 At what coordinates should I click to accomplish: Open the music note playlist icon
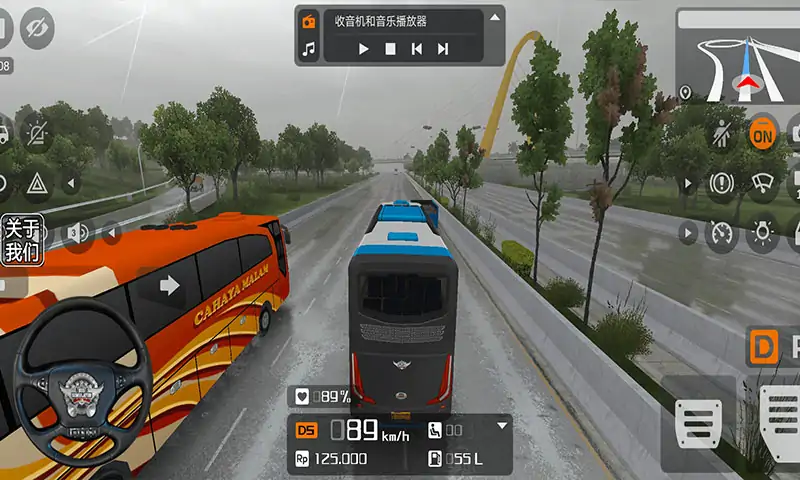pyautogui.click(x=309, y=48)
